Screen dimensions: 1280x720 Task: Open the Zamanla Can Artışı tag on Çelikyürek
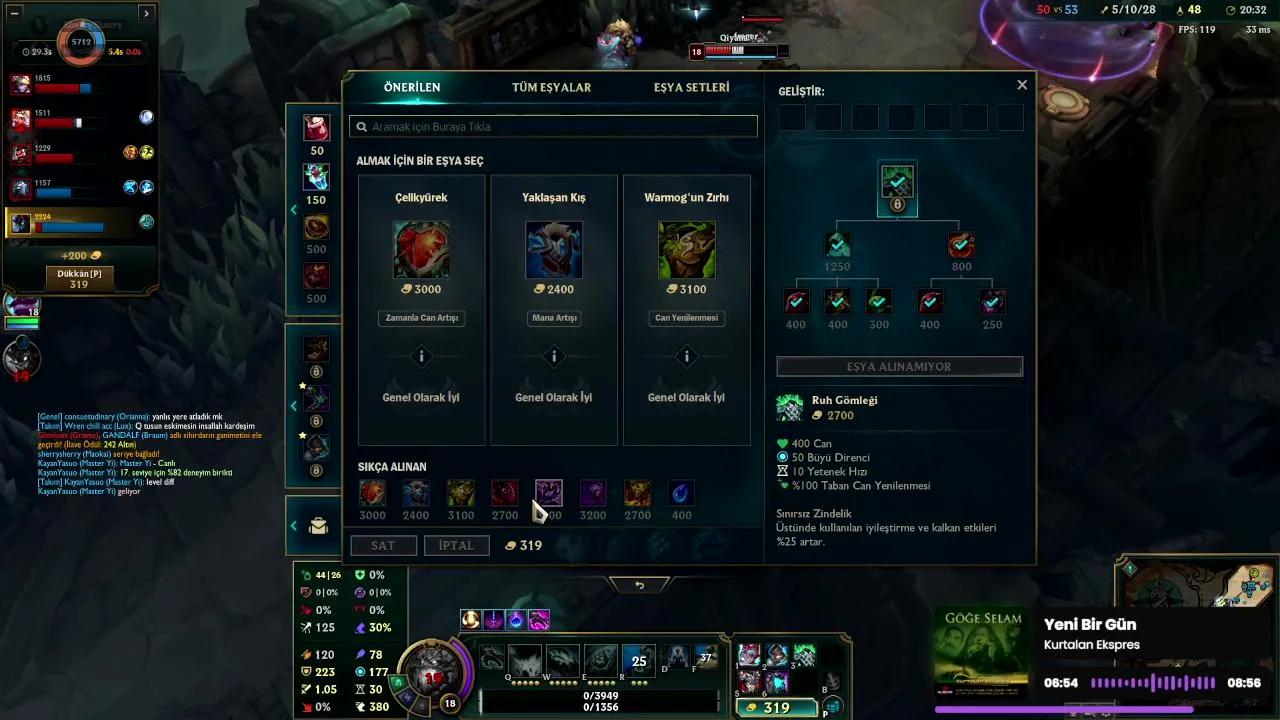coord(421,318)
